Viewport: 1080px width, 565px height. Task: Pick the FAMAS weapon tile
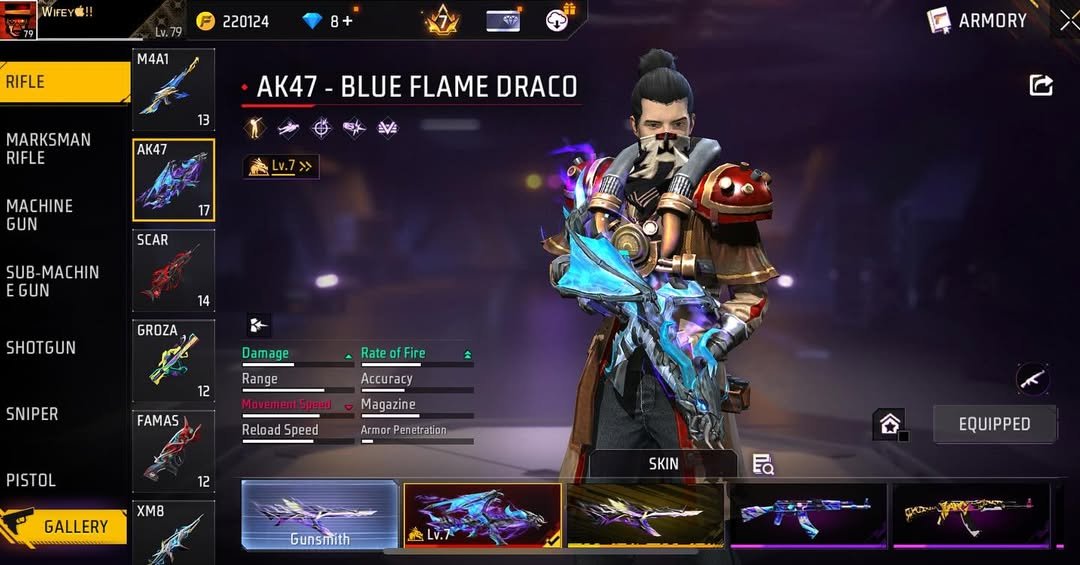coord(173,451)
